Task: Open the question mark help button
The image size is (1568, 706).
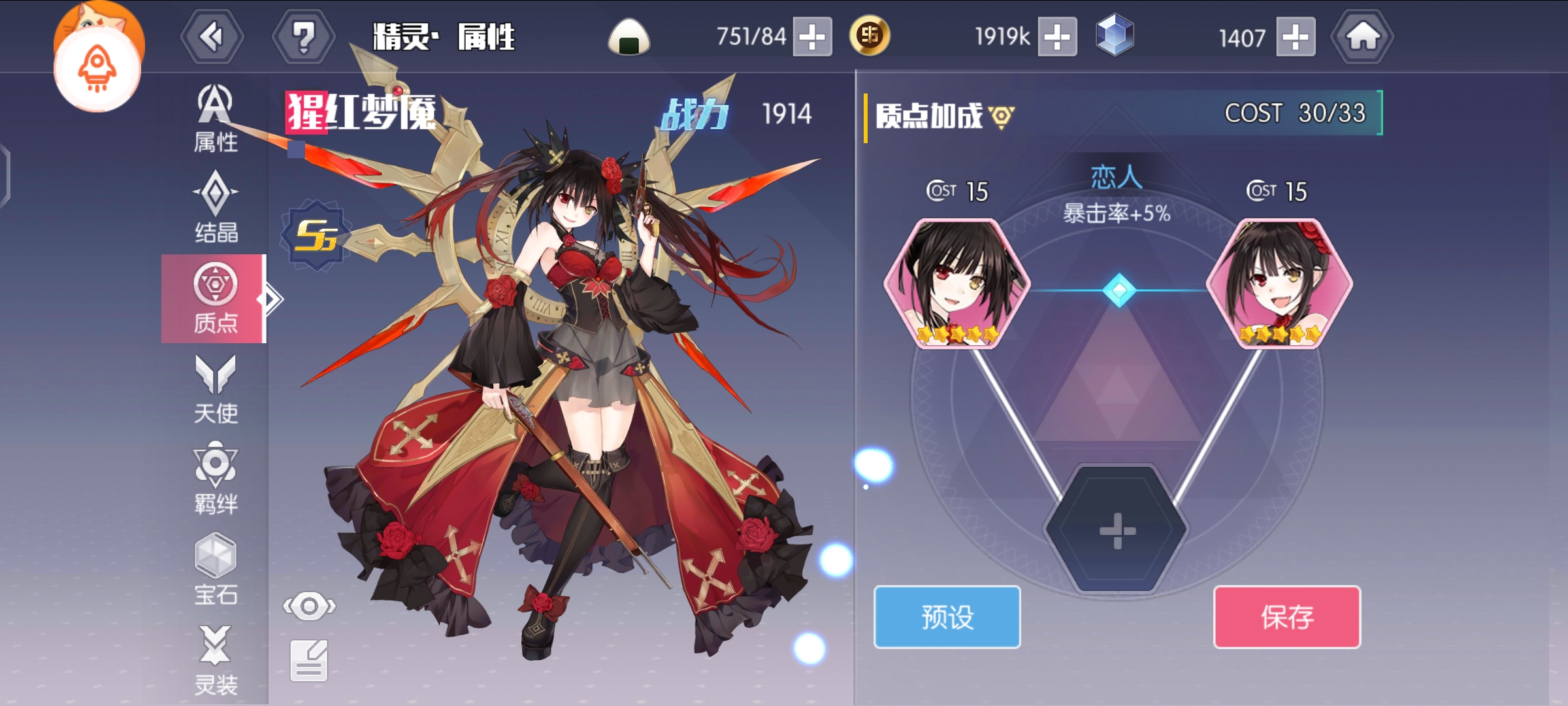Action: [x=303, y=37]
